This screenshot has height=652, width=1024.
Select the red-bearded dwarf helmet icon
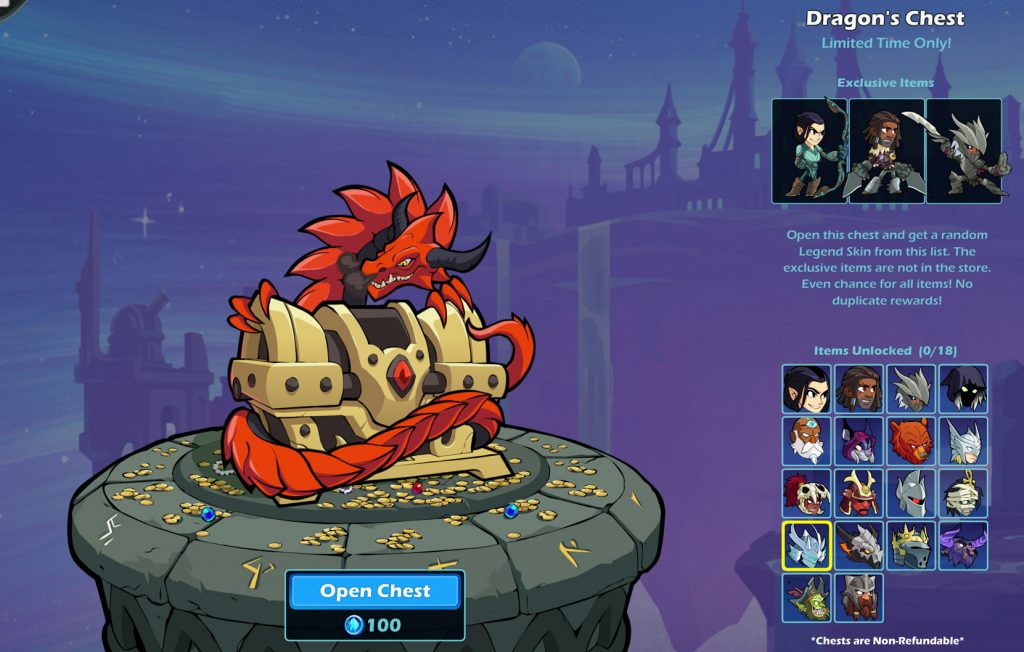click(x=859, y=598)
